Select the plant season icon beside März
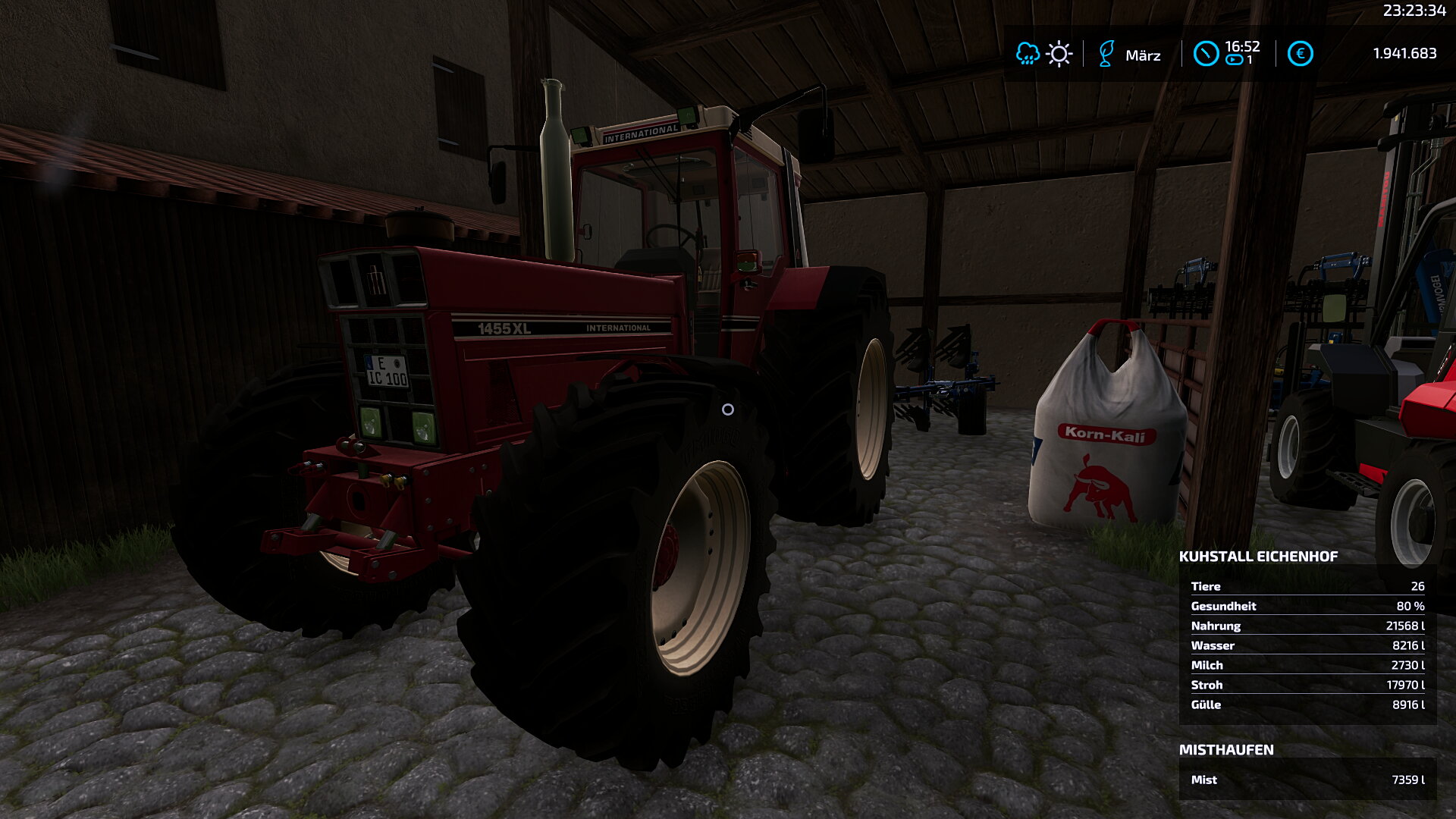The image size is (1456, 819). click(1106, 54)
